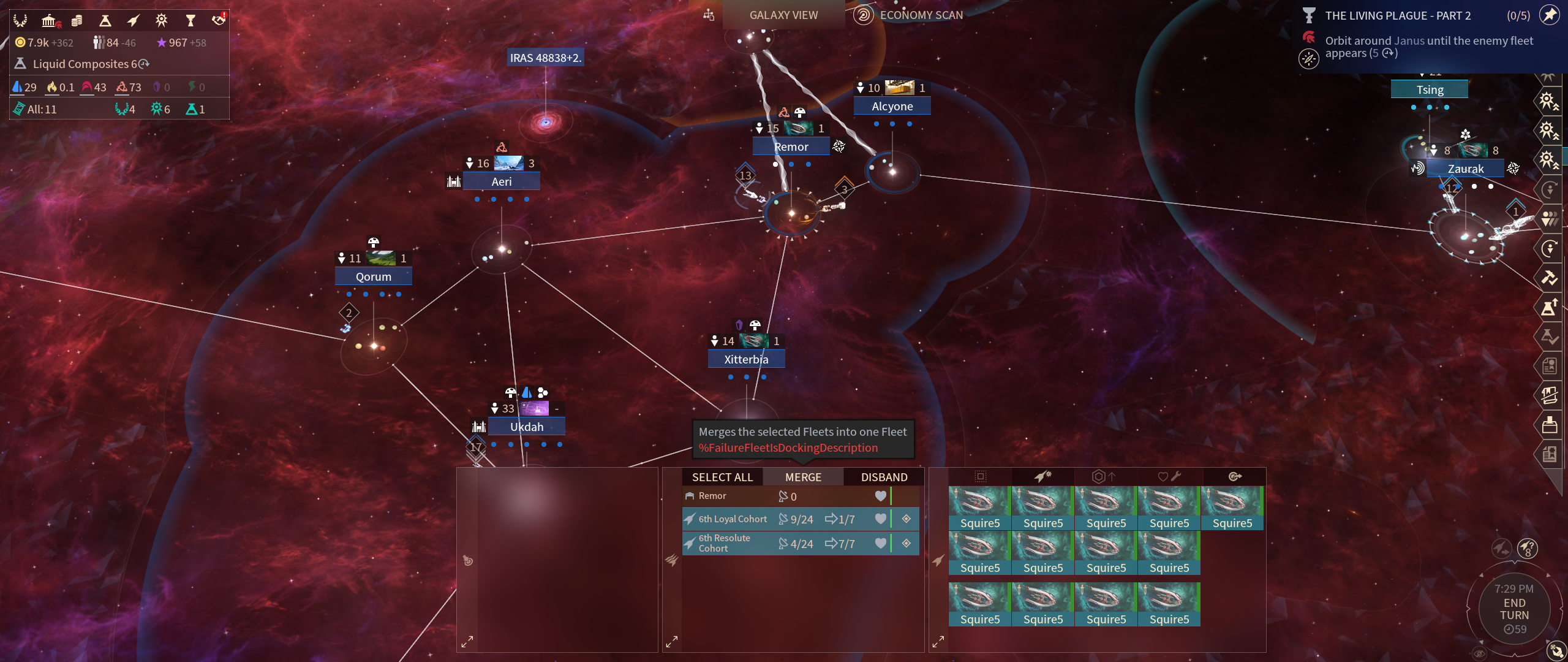Open the Alcyone system label
Image resolution: width=1568 pixels, height=662 pixels.
tap(892, 106)
